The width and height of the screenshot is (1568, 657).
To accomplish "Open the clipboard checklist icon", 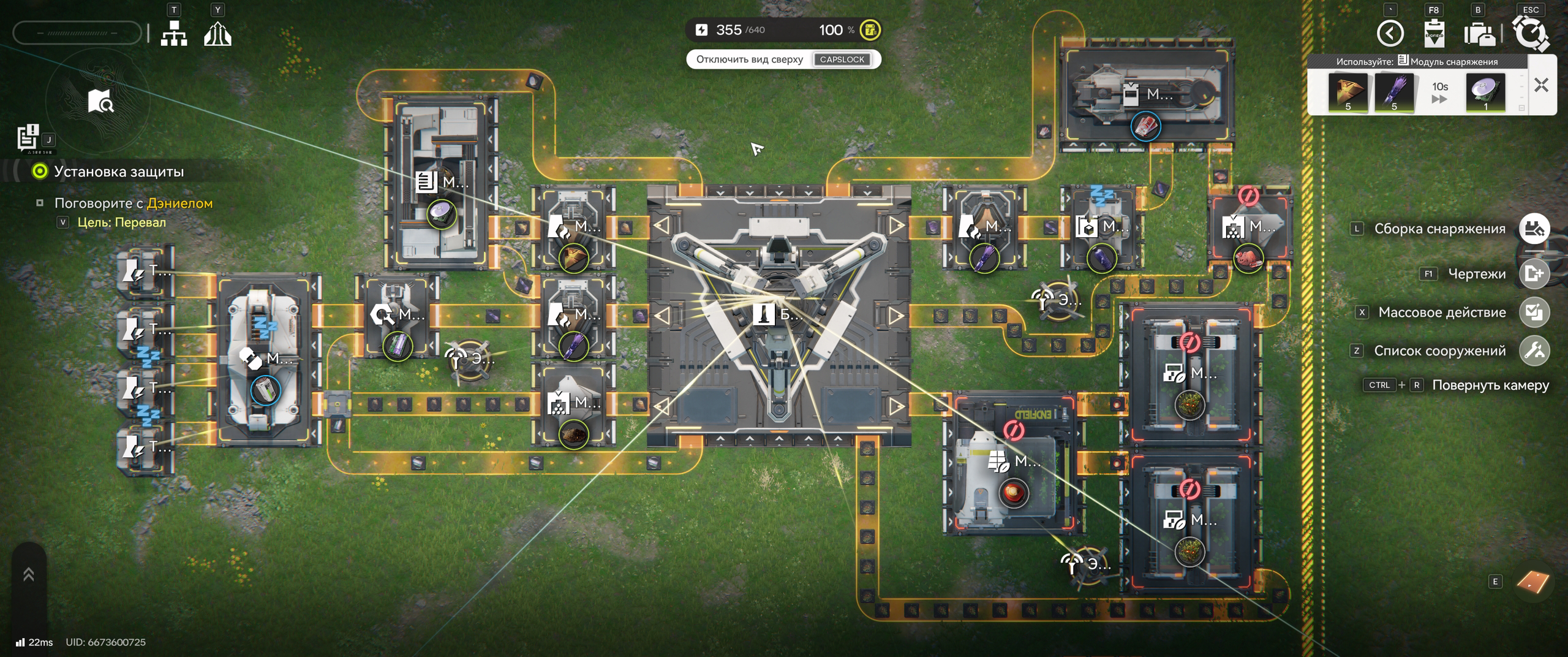I will (x=1434, y=33).
